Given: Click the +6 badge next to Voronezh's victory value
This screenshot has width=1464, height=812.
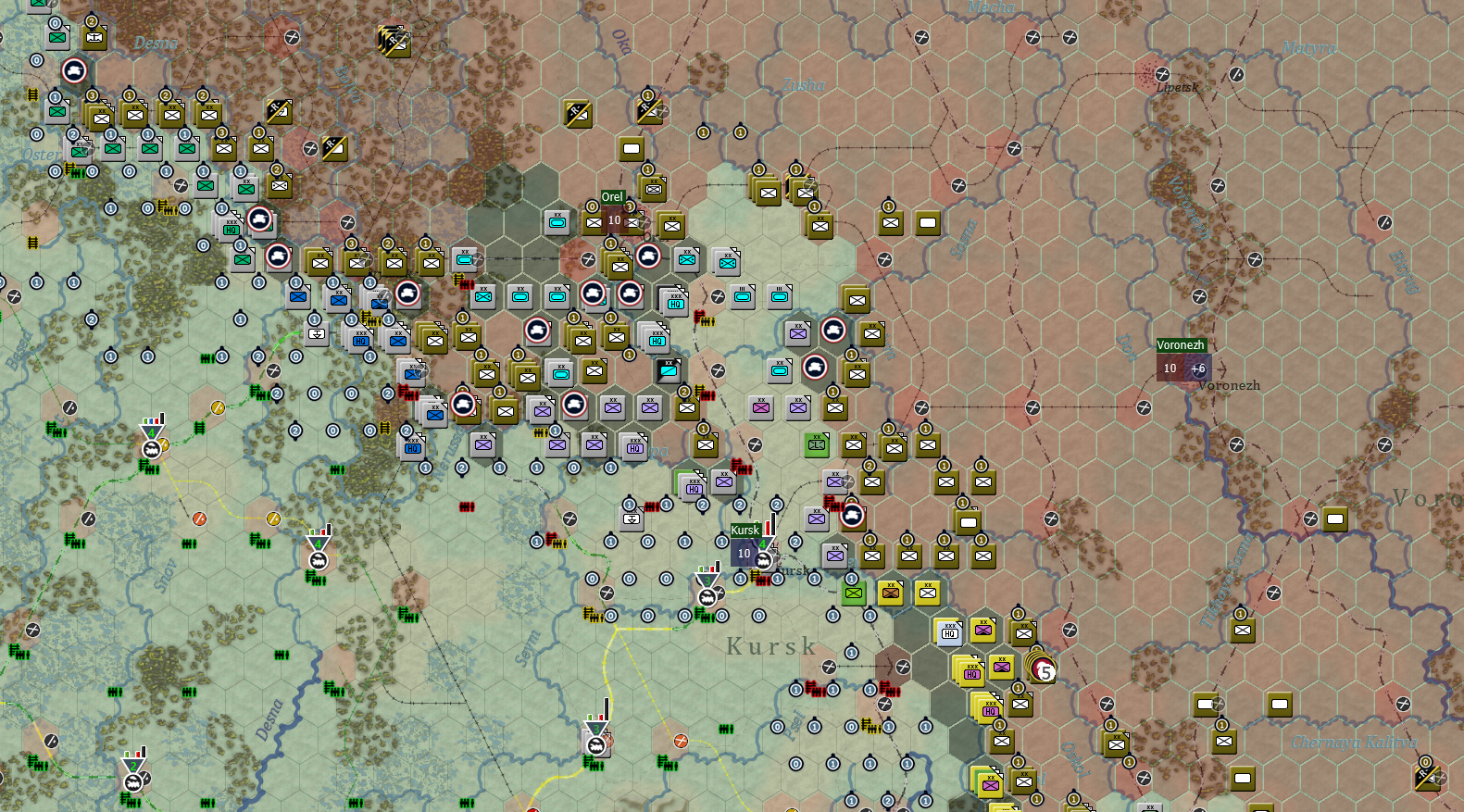Looking at the screenshot, I should [1199, 369].
